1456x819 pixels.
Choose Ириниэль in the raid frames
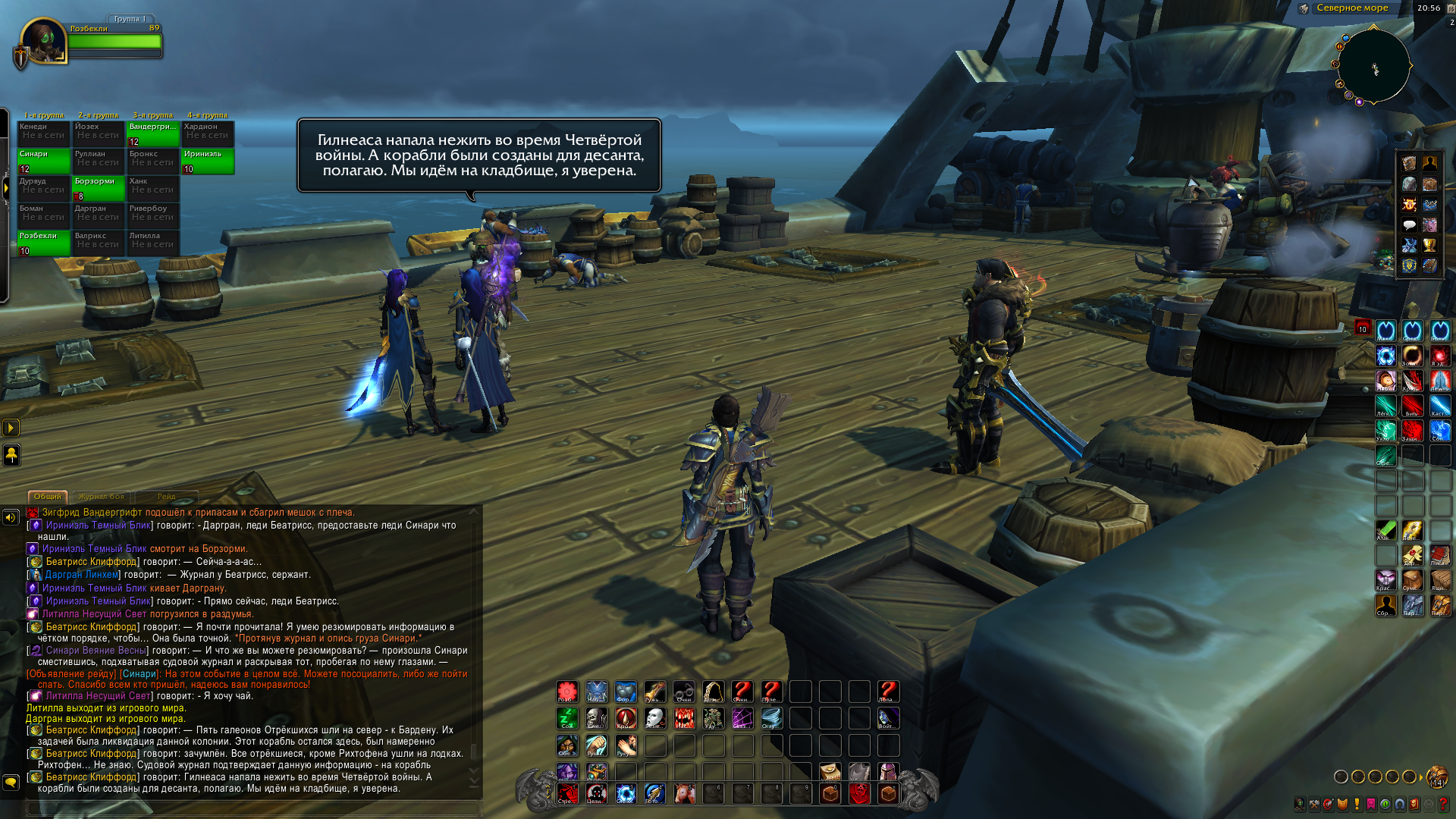[208, 161]
